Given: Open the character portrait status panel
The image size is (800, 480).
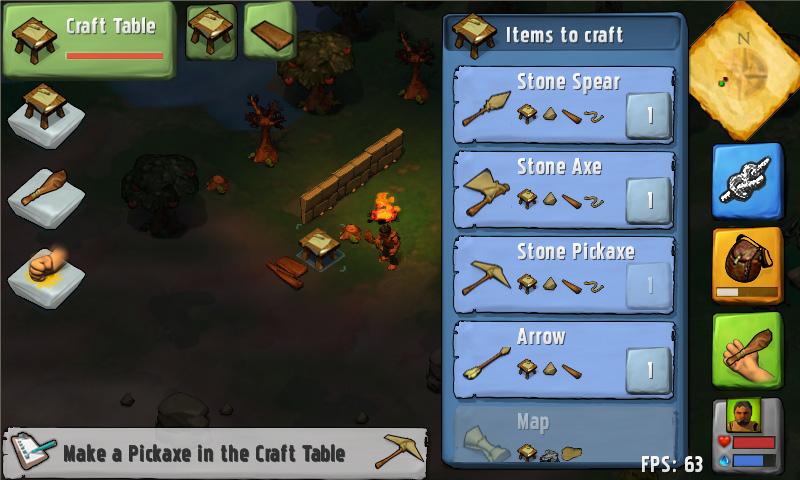Looking at the screenshot, I should [x=747, y=433].
